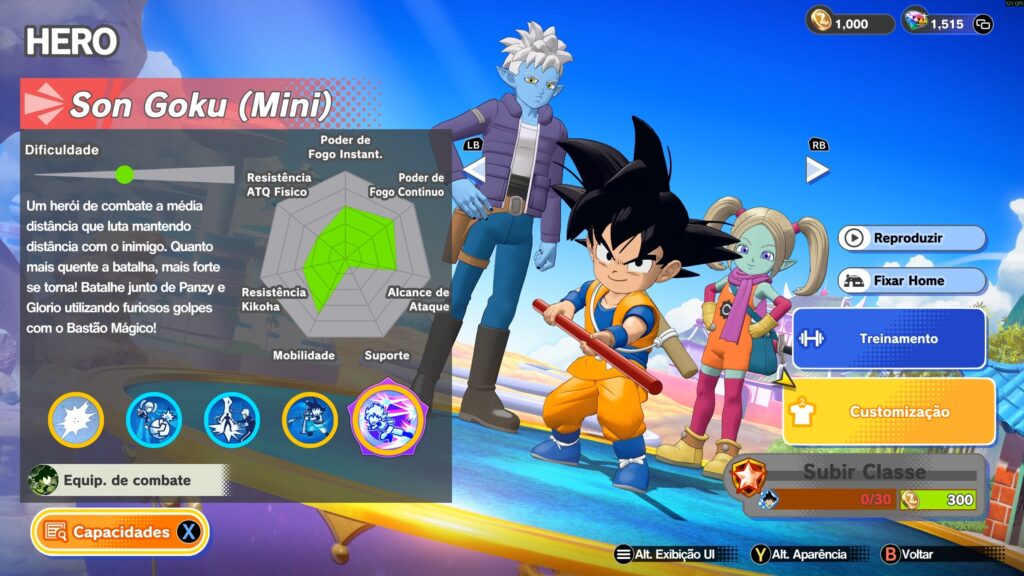Go to the previous hero with left arrow
1024x576 pixels.
(x=474, y=169)
